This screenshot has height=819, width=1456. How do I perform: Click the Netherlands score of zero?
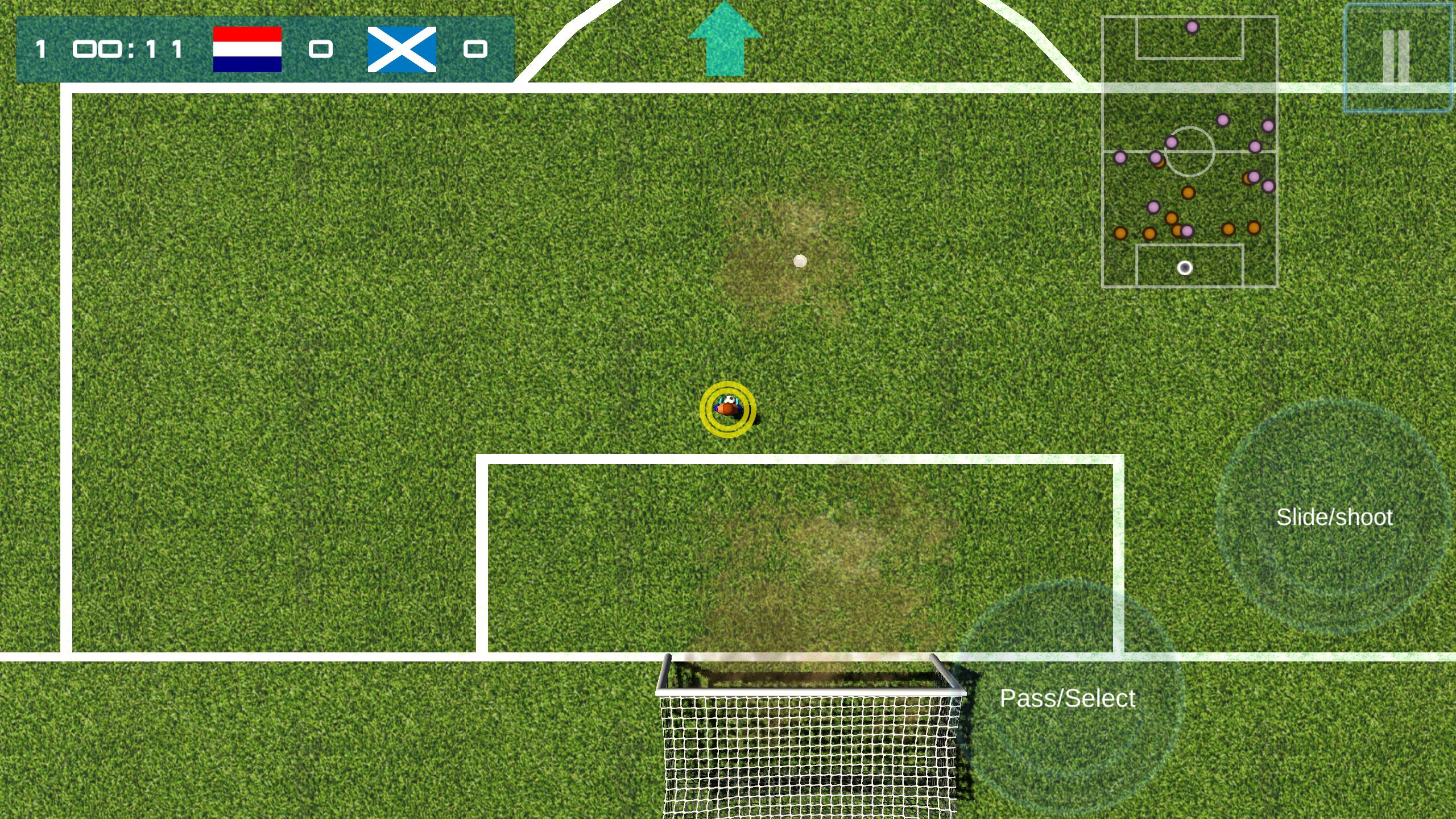pyautogui.click(x=321, y=50)
